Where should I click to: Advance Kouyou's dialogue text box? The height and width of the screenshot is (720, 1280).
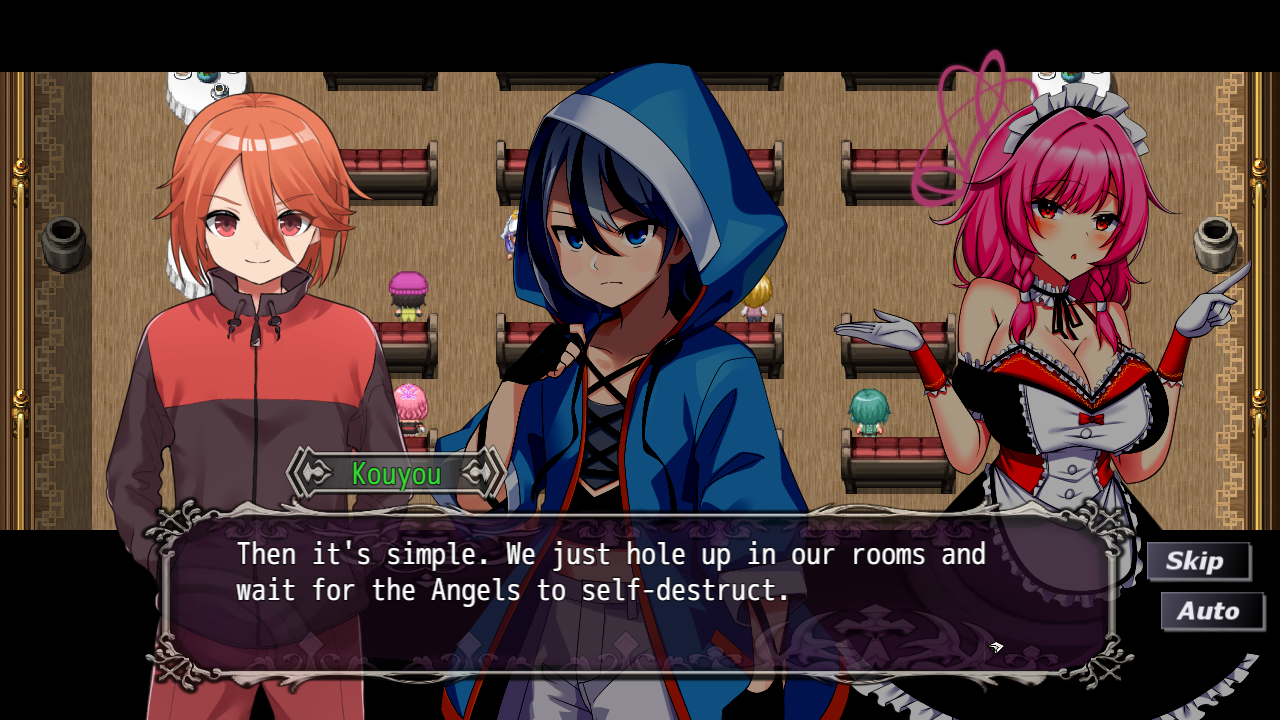pos(638,592)
